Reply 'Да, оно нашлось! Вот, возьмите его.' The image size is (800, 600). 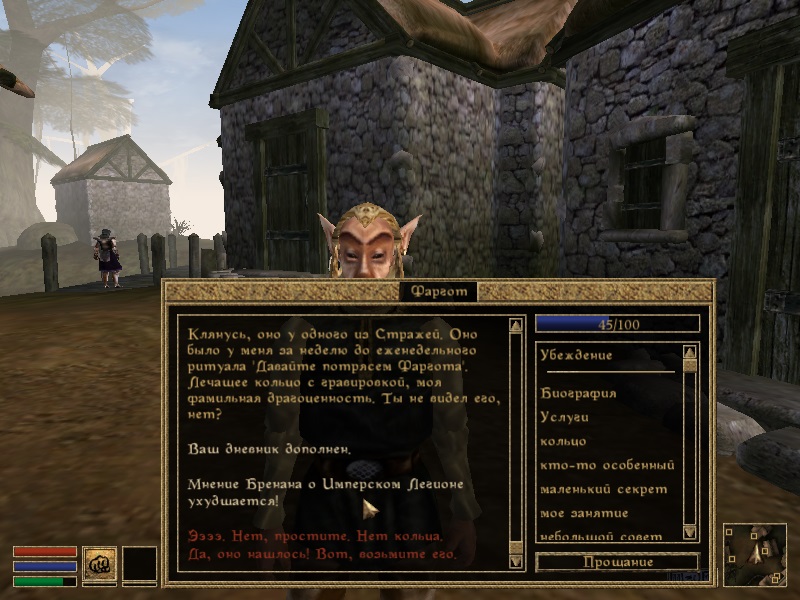322,554
